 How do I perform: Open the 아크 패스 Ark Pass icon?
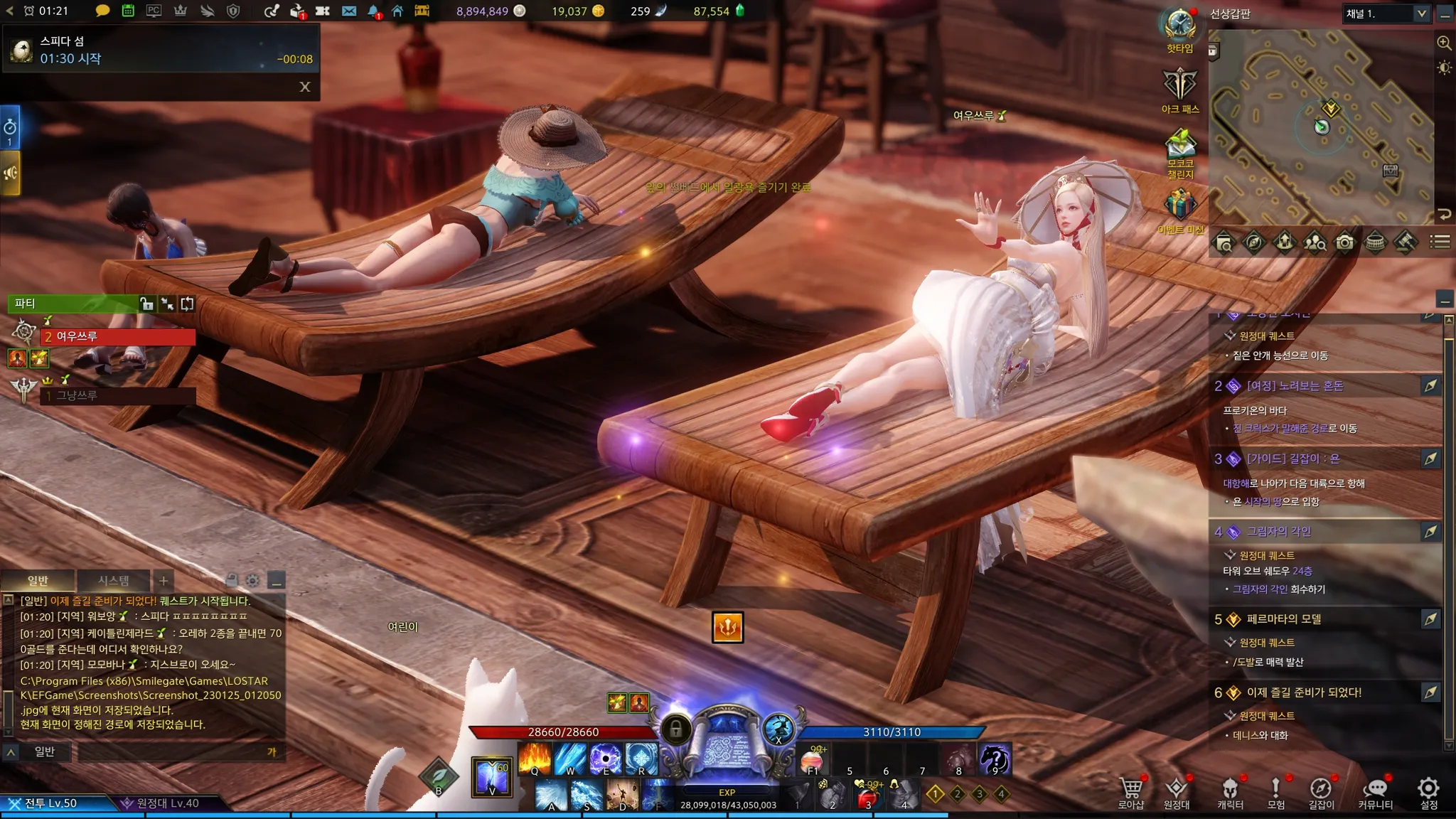click(x=1180, y=88)
